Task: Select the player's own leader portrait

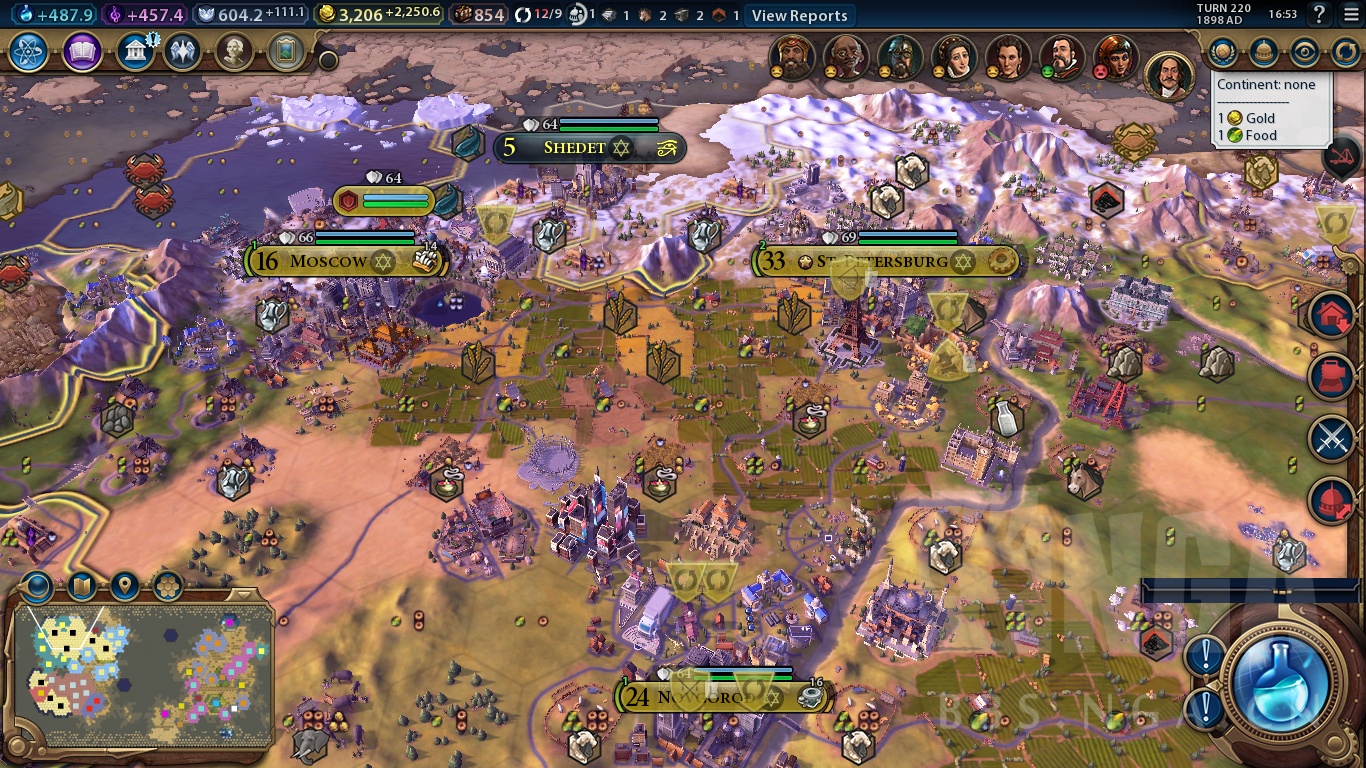Action: [1169, 75]
